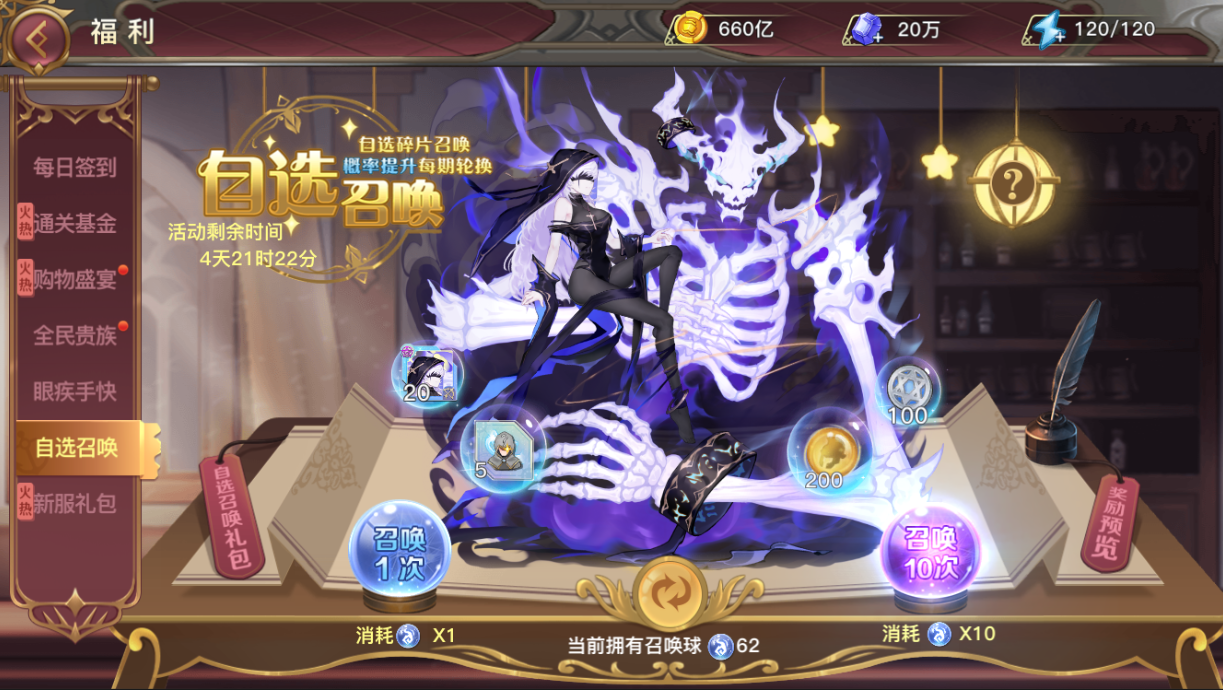The width and height of the screenshot is (1223, 690).
Task: Show the 奖励预览 reward preview
Action: (1110, 522)
